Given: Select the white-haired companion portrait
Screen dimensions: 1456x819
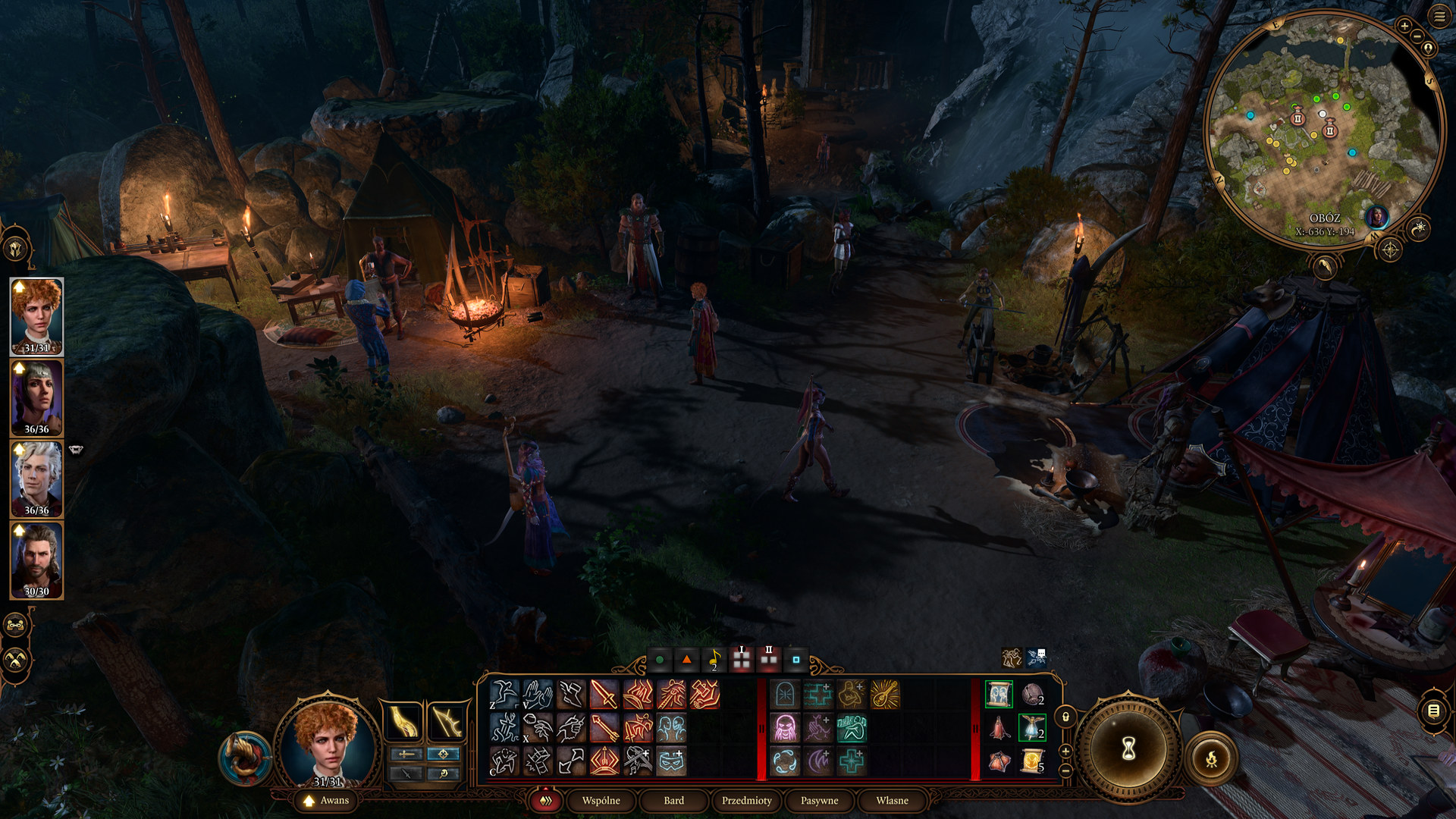Looking at the screenshot, I should pyautogui.click(x=36, y=479).
